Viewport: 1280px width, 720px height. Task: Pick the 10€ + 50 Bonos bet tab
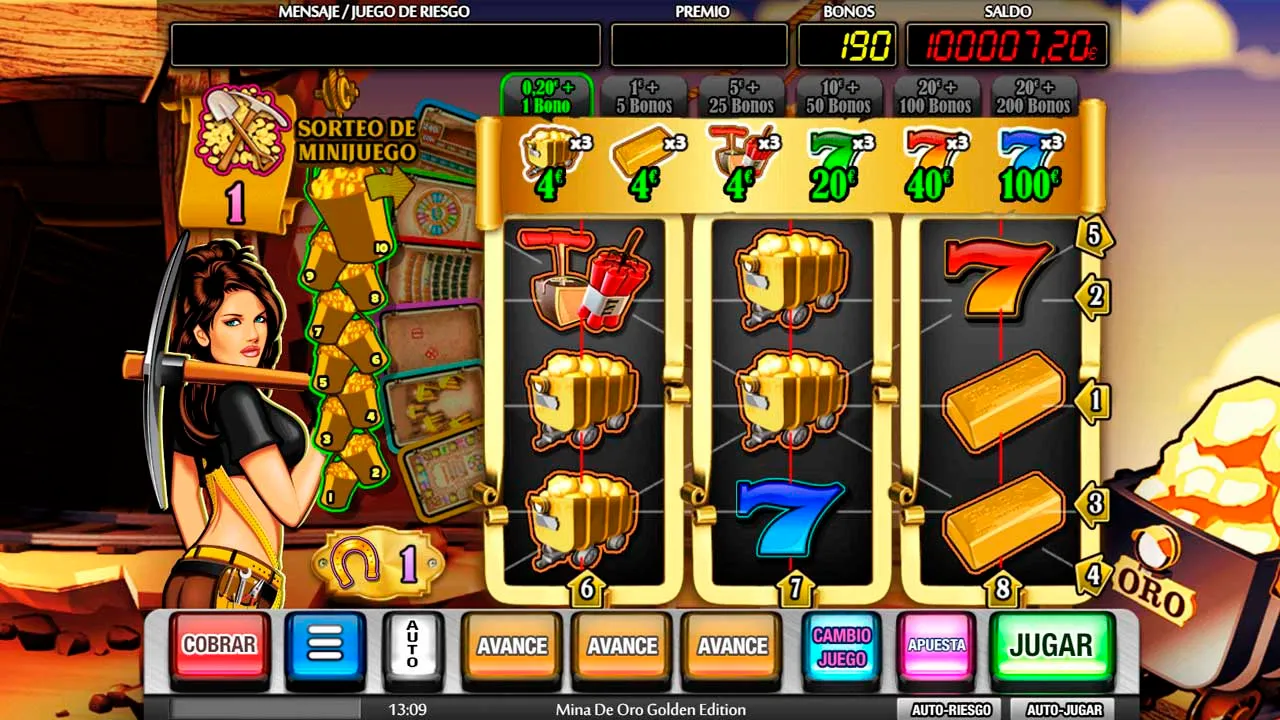(x=838, y=97)
